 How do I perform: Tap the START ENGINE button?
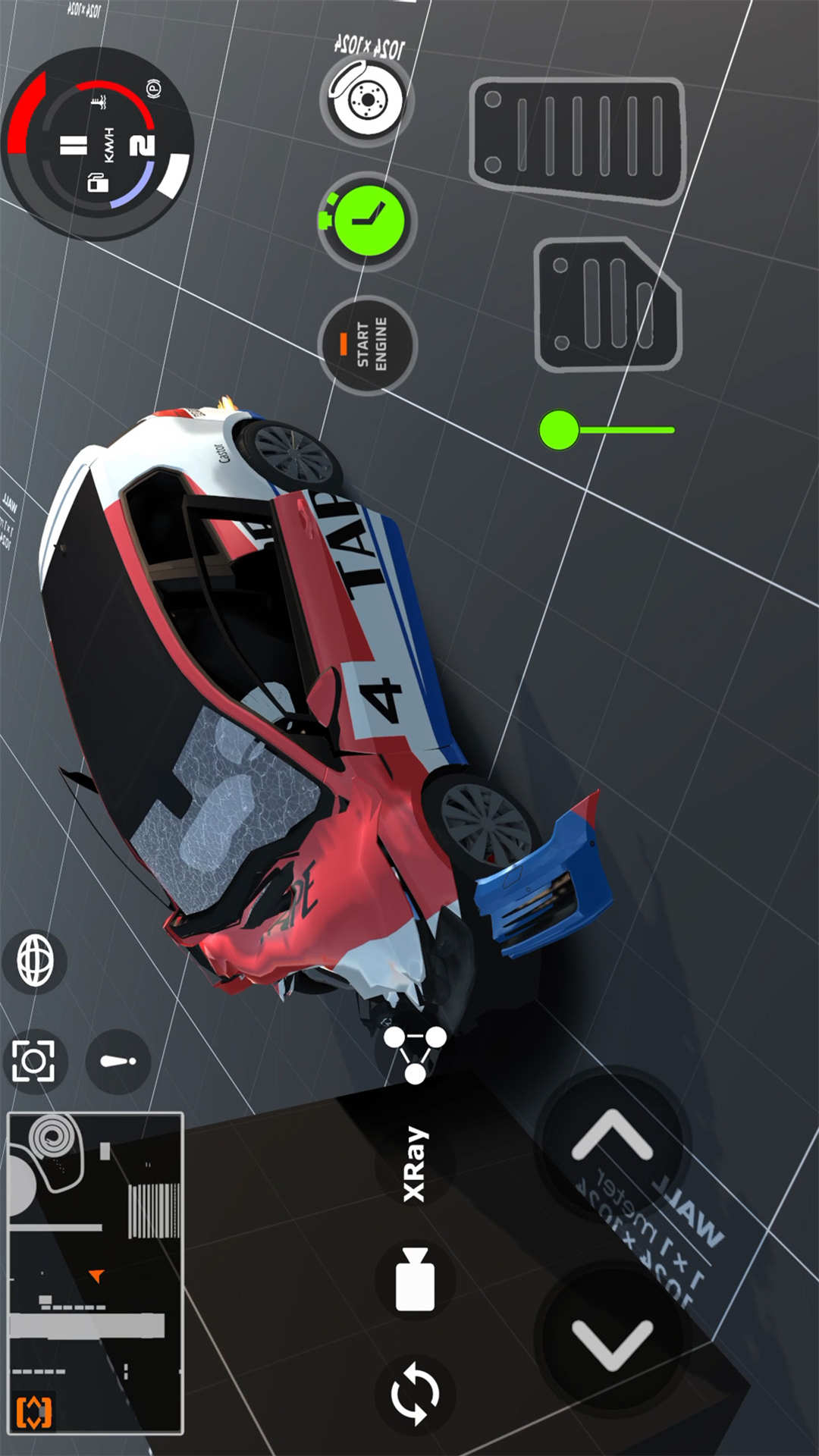pos(368,345)
